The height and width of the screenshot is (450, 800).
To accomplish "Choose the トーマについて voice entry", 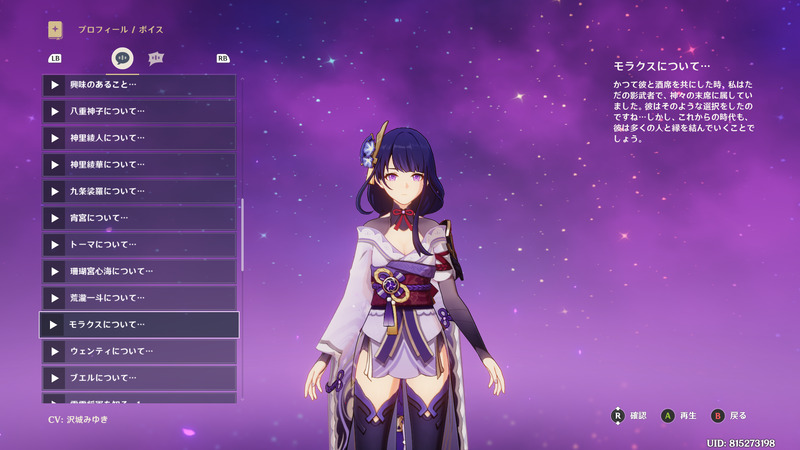I will pyautogui.click(x=139, y=244).
